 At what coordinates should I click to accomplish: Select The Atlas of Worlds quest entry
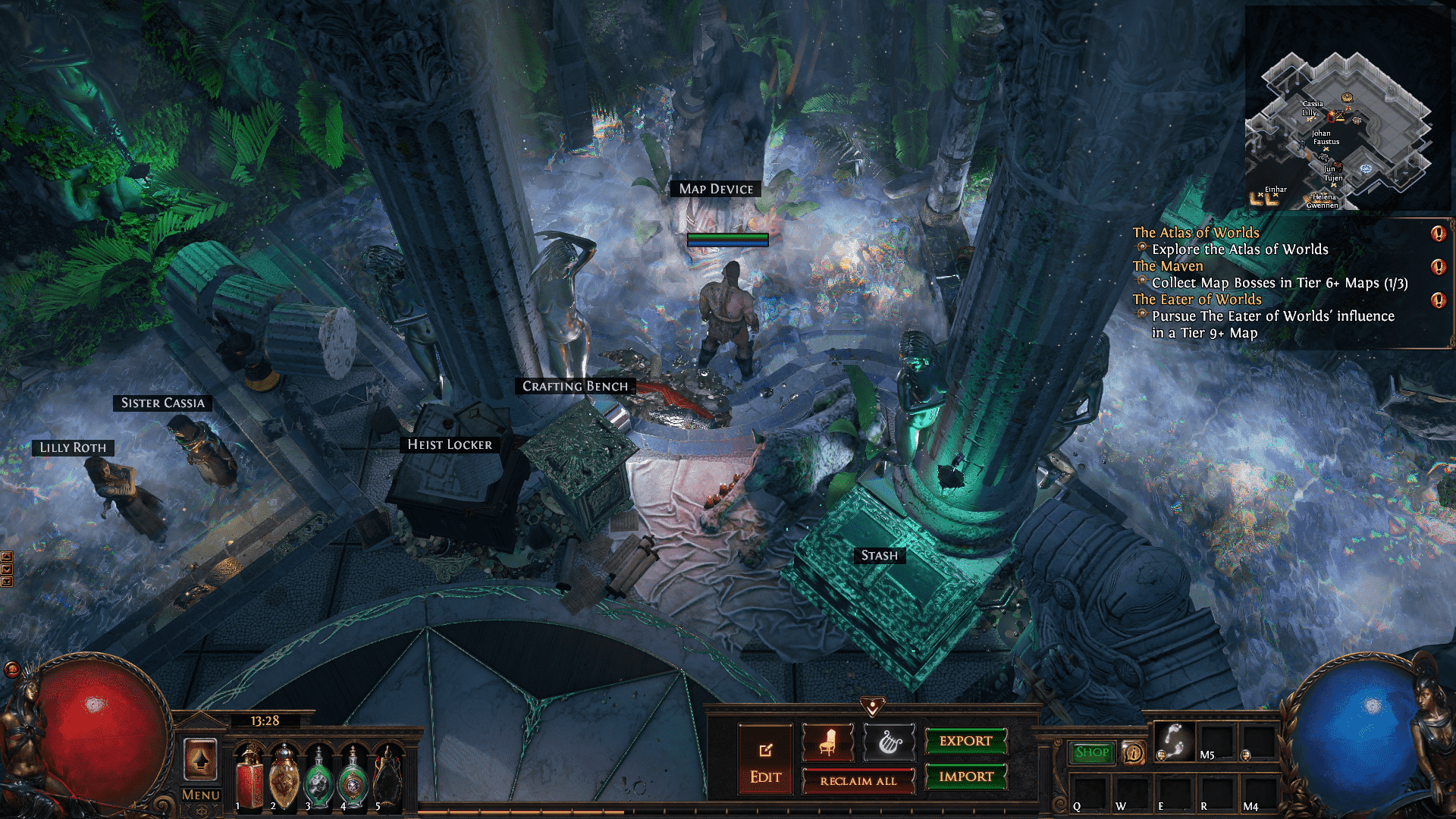coord(1196,233)
